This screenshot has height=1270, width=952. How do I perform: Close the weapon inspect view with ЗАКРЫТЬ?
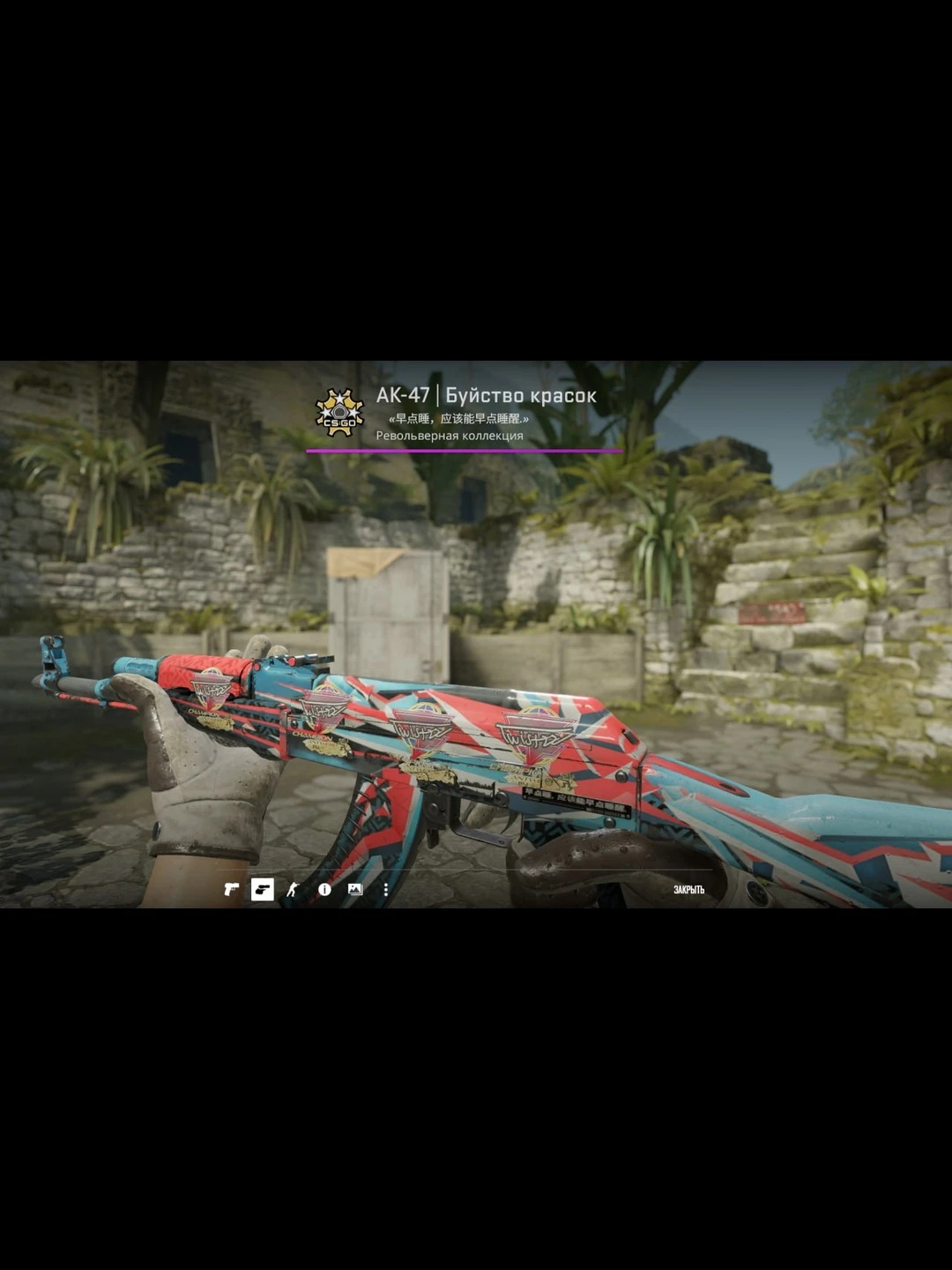pyautogui.click(x=688, y=890)
